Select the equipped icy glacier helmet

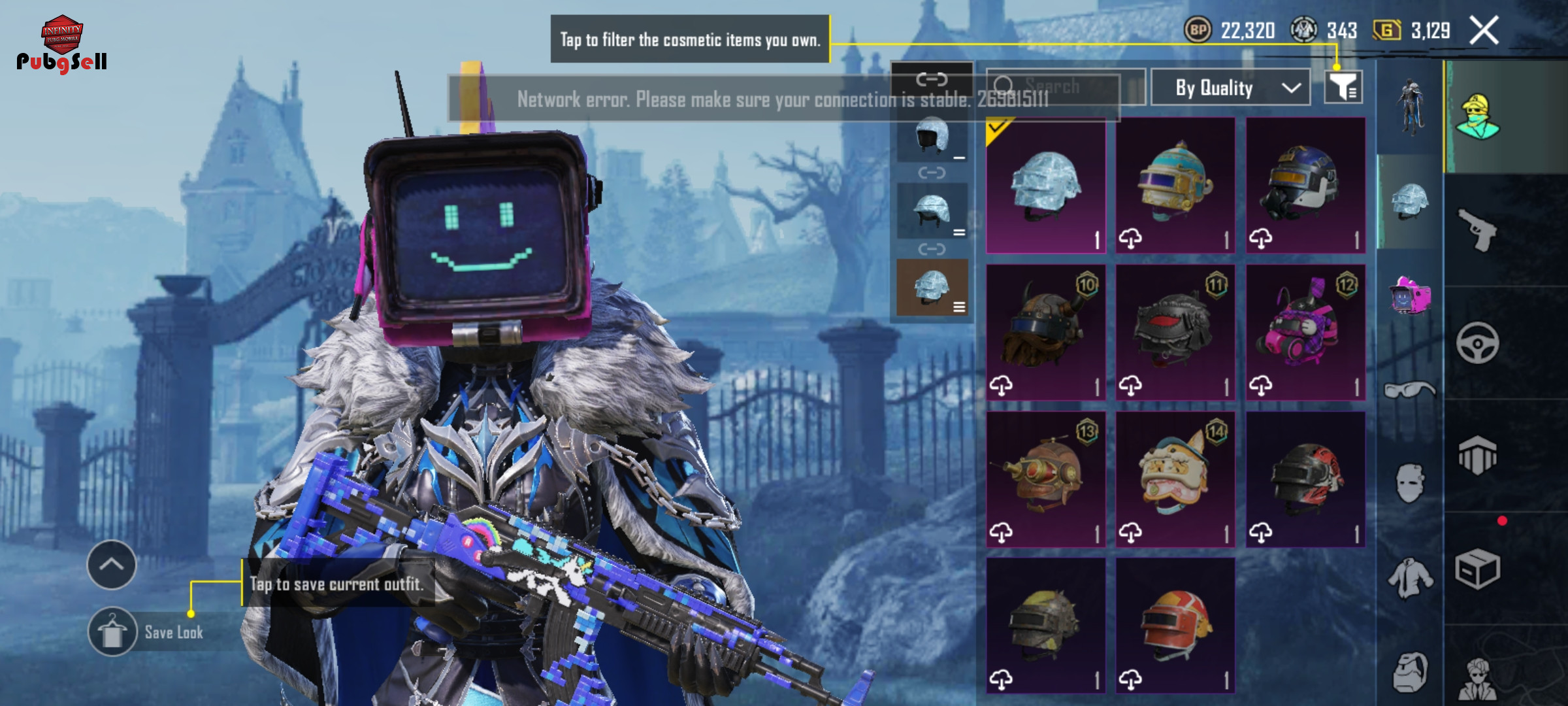click(1045, 185)
